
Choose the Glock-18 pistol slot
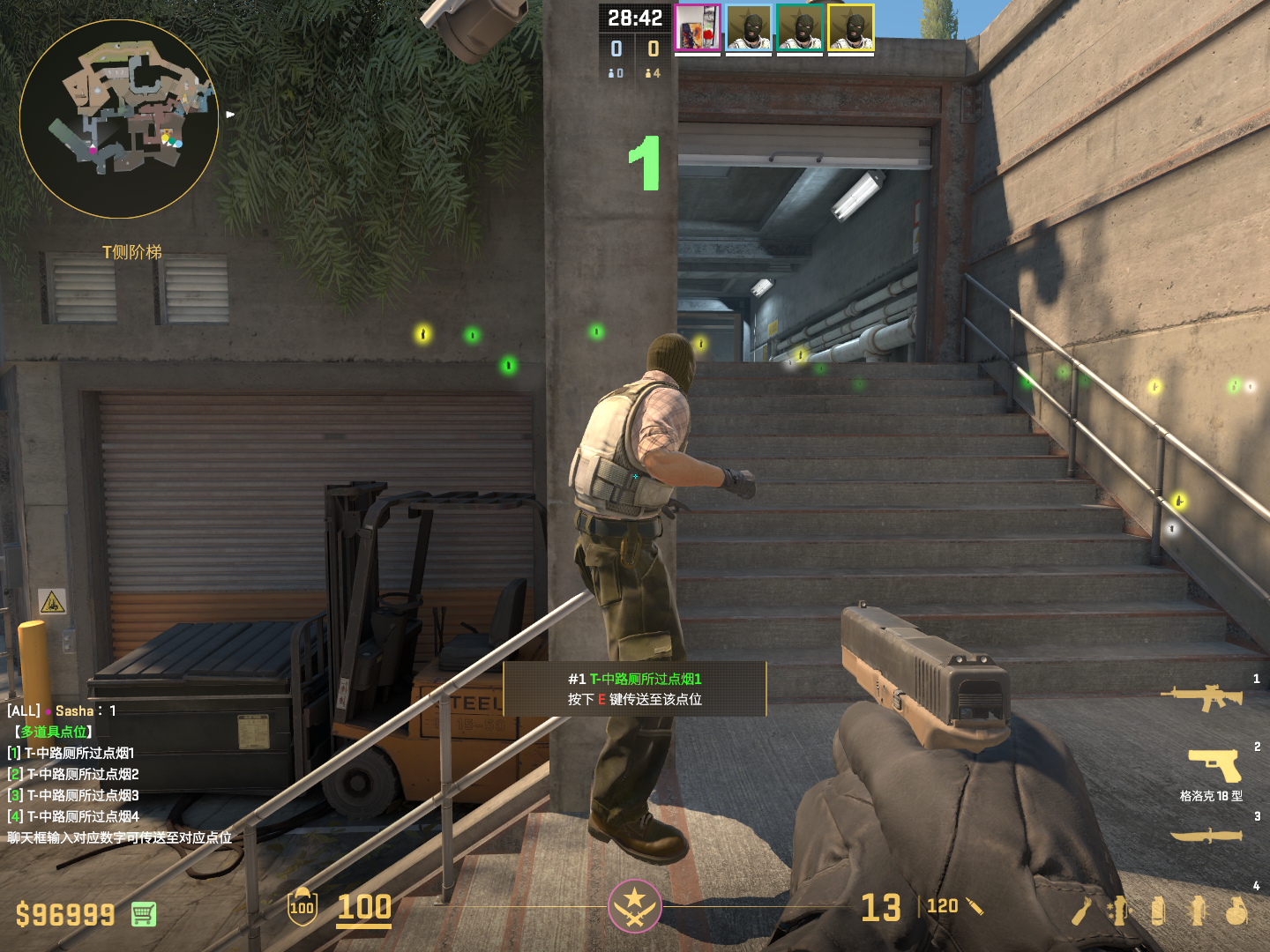tap(1214, 765)
